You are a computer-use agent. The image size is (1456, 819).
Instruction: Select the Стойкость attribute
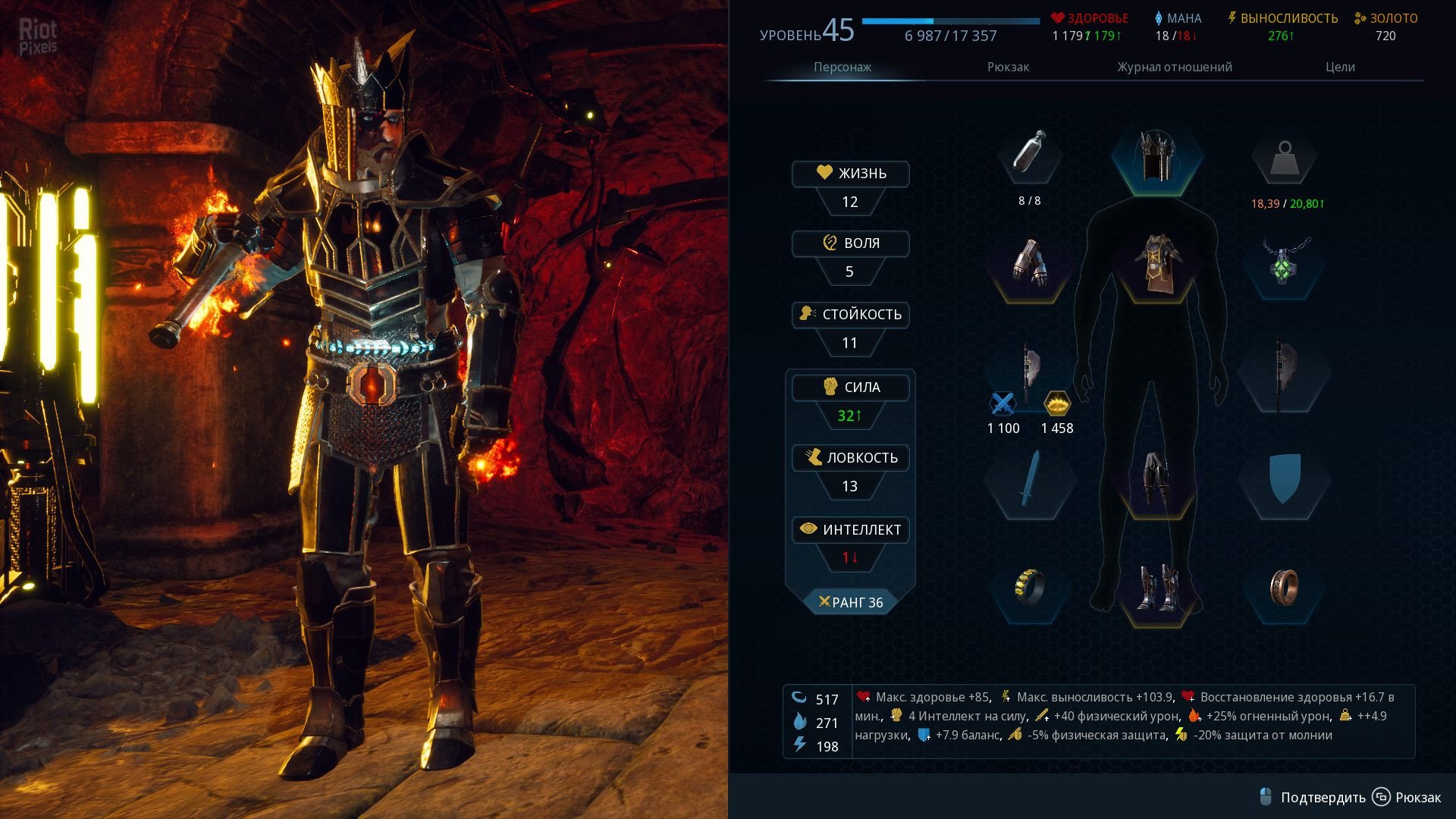pyautogui.click(x=850, y=315)
